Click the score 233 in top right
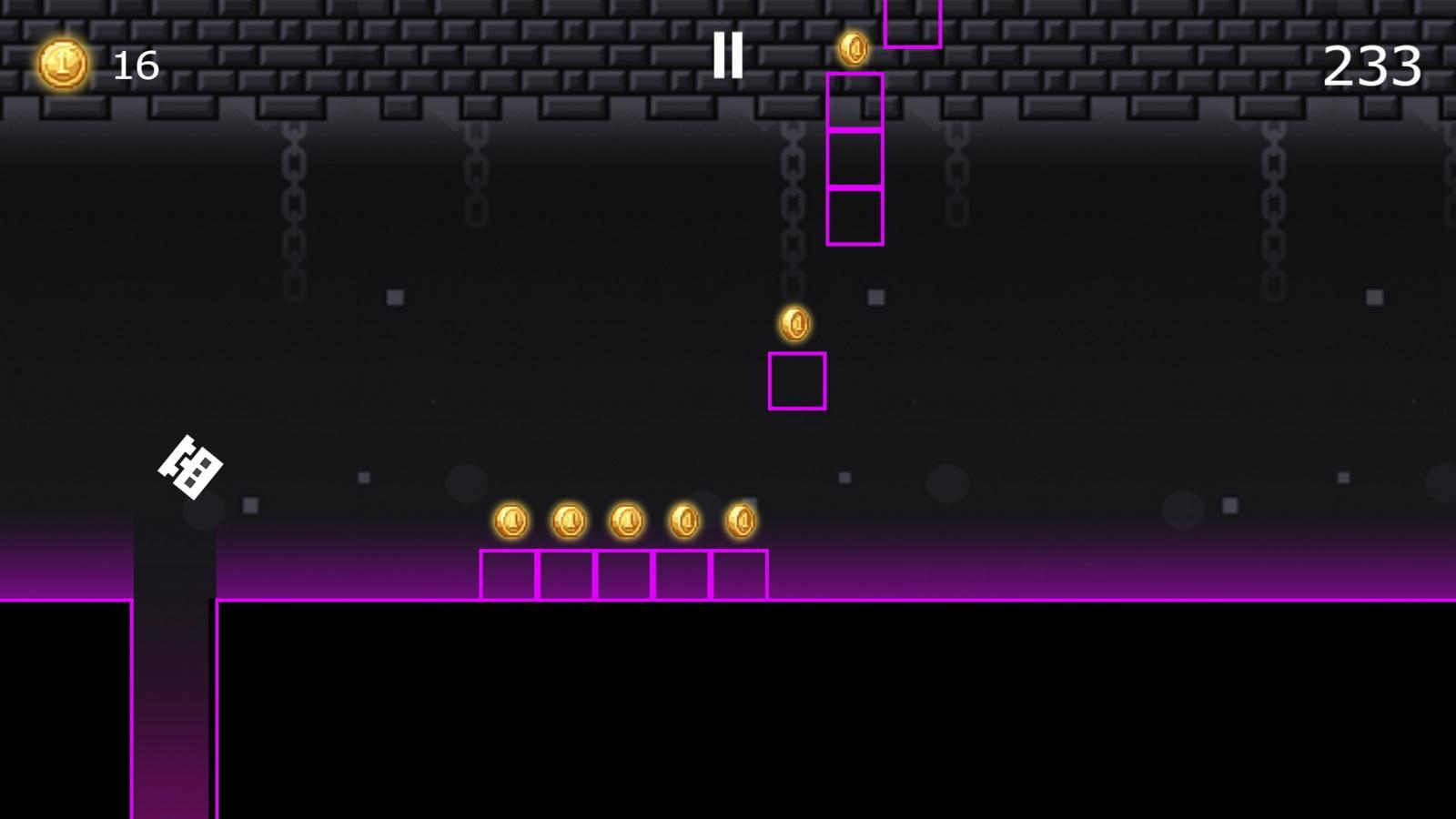Screen dimensions: 1456x819 (x=1372, y=66)
